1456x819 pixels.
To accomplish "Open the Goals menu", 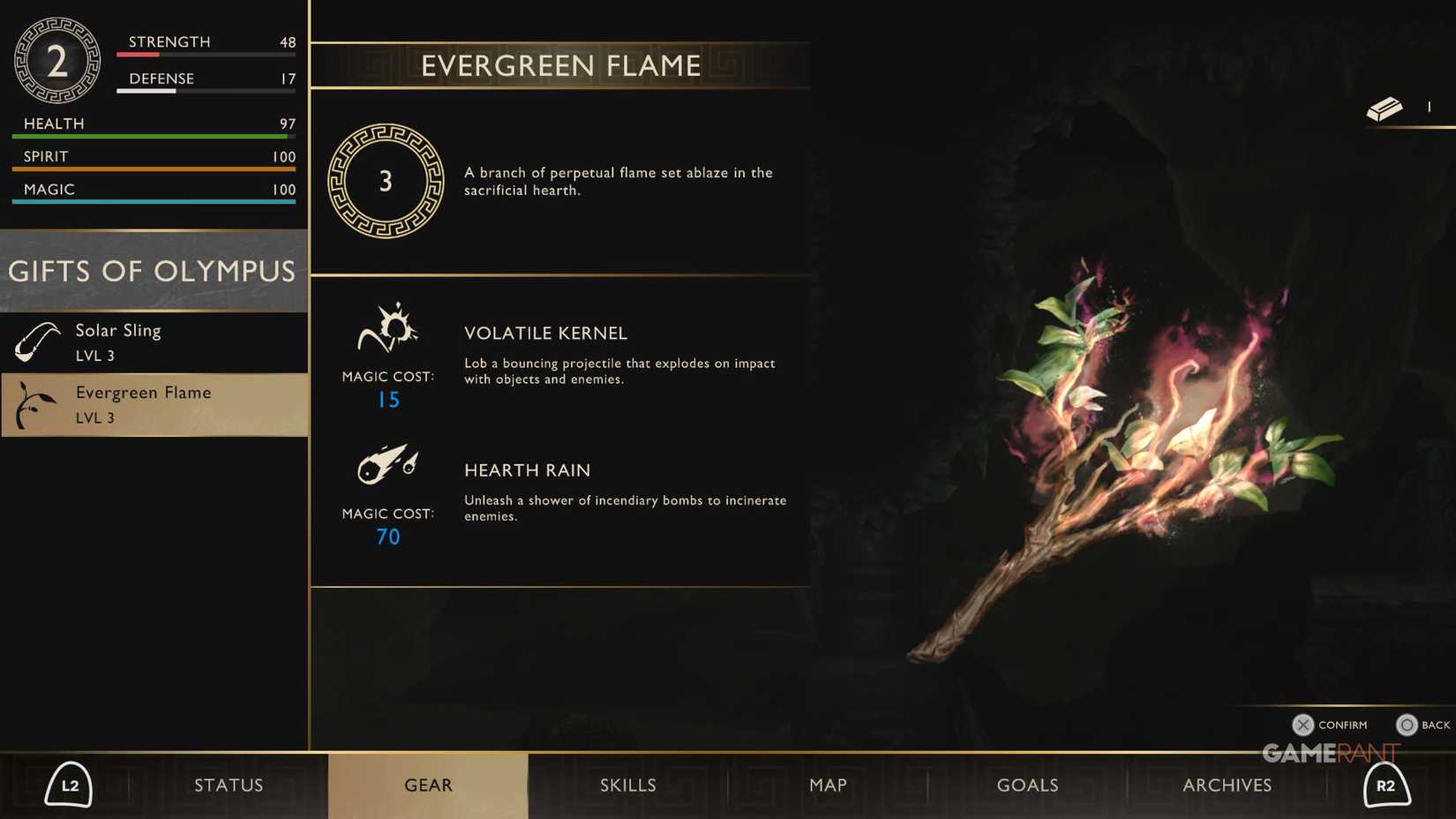I will (1026, 785).
